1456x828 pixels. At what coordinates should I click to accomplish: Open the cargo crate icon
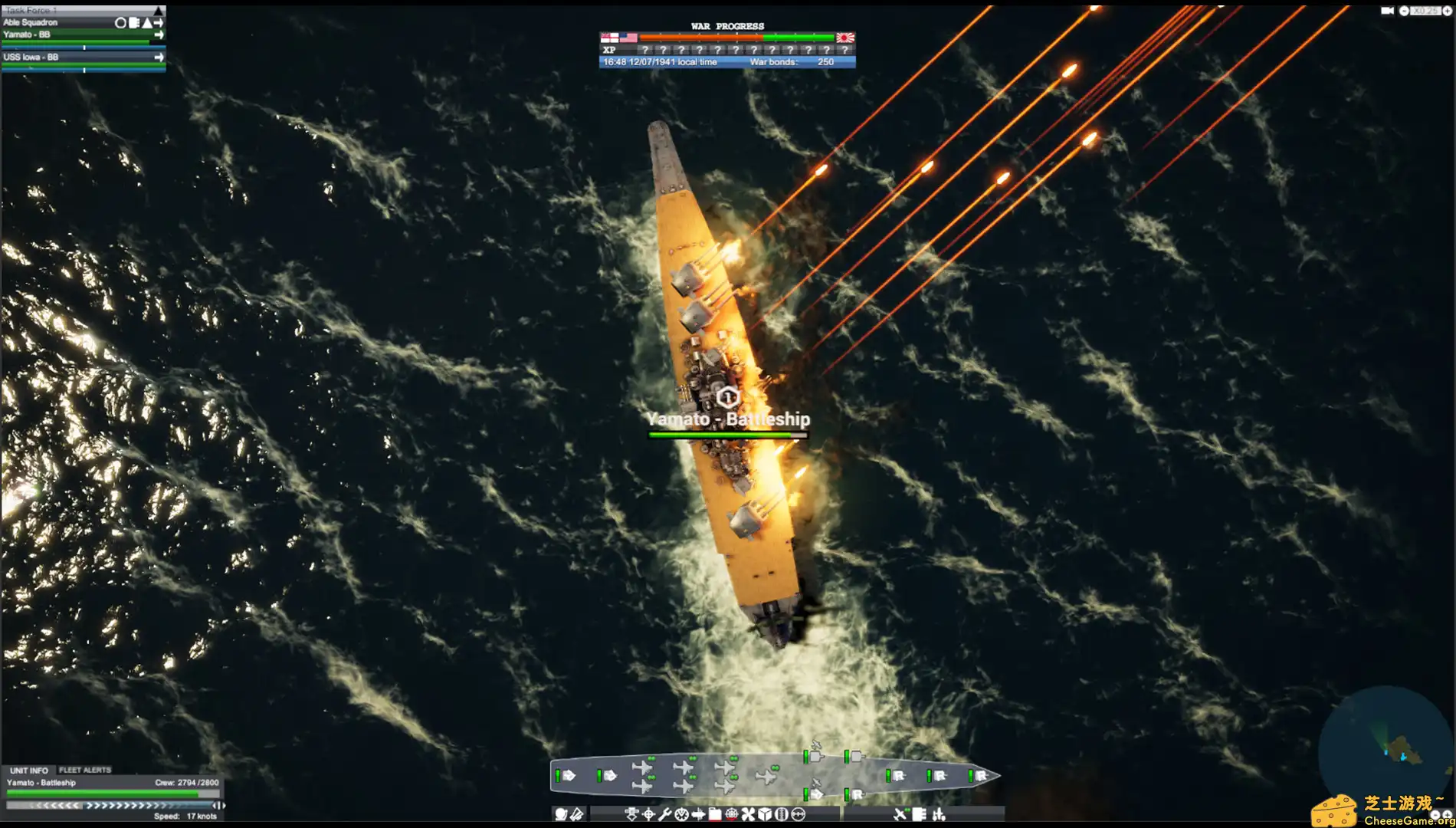click(766, 813)
